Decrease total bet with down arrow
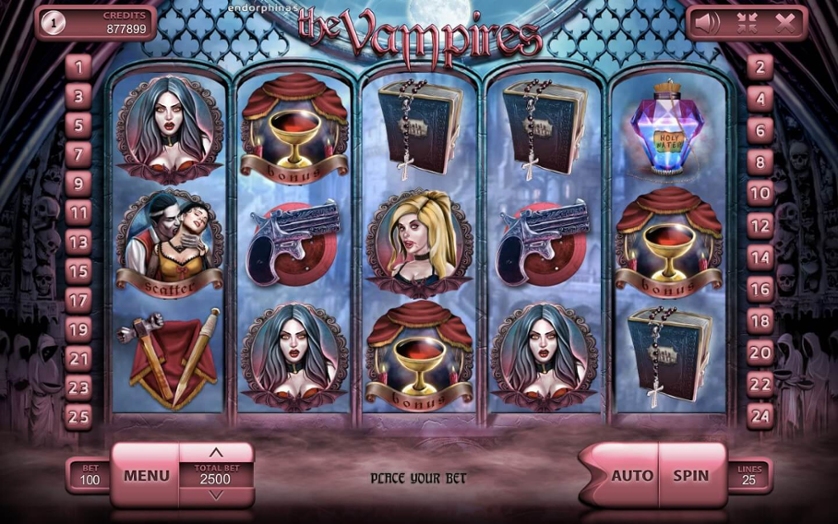 (216, 495)
